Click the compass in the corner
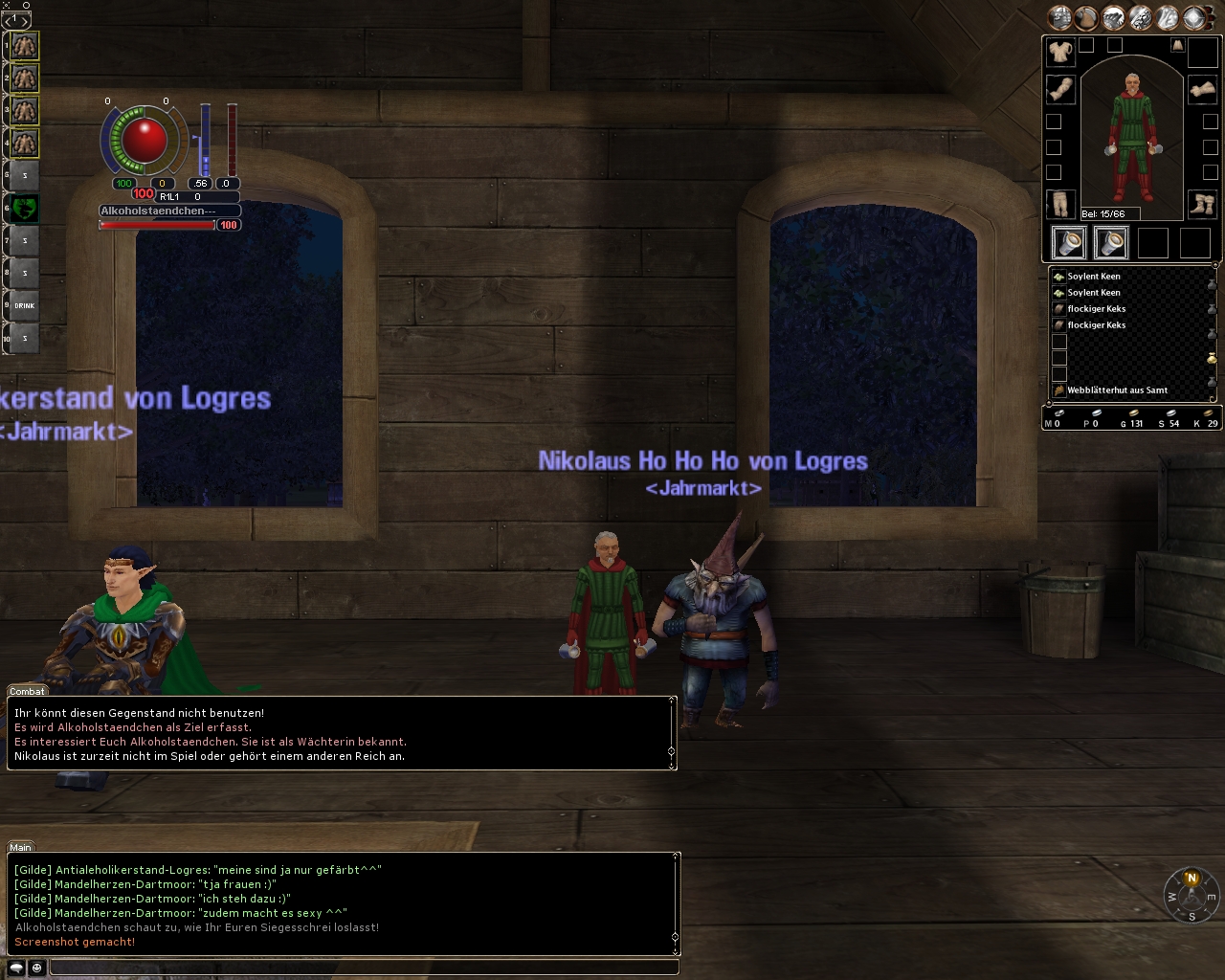The height and width of the screenshot is (980, 1225). (x=1192, y=897)
